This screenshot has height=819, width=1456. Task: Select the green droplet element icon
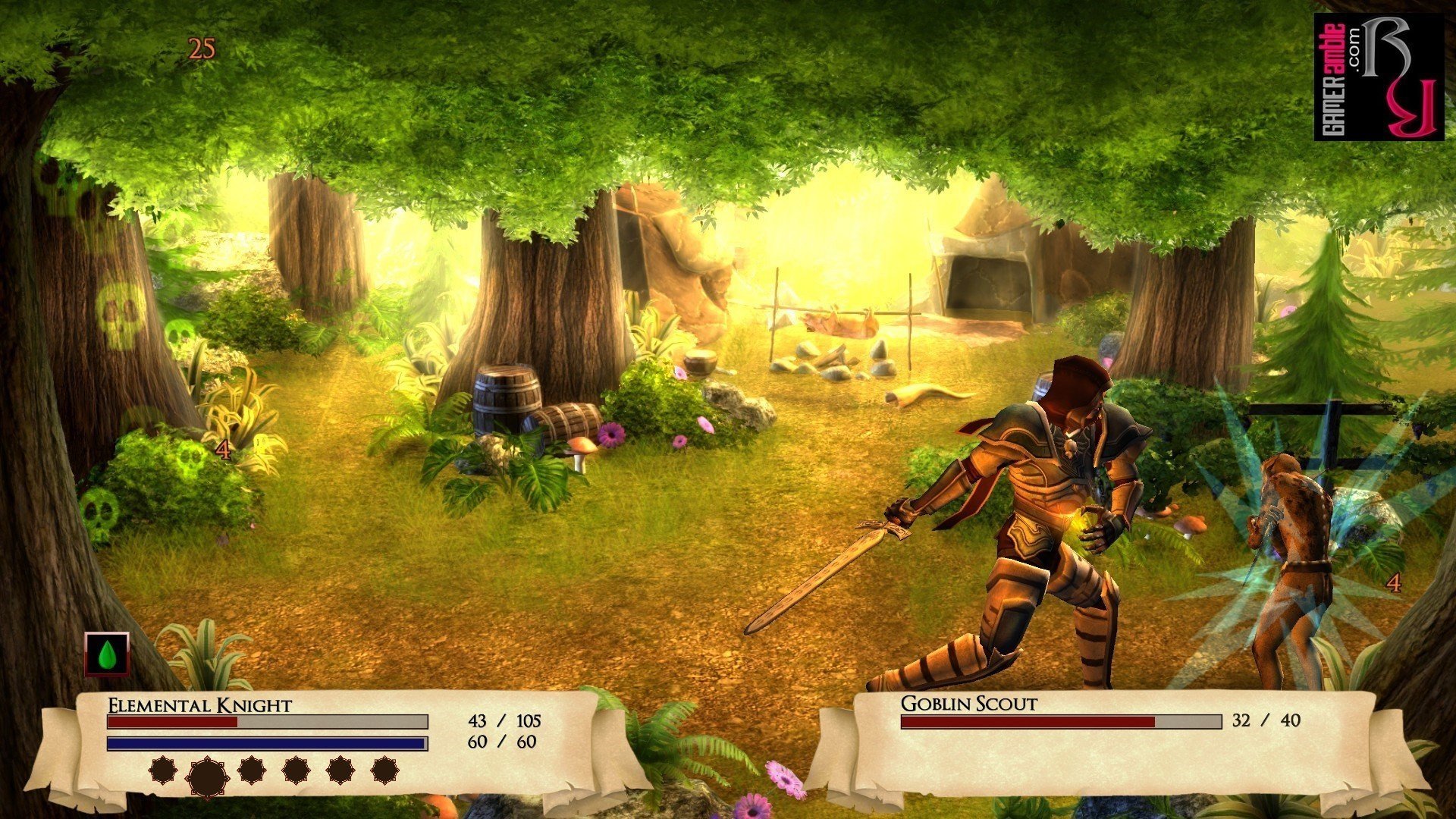(107, 654)
